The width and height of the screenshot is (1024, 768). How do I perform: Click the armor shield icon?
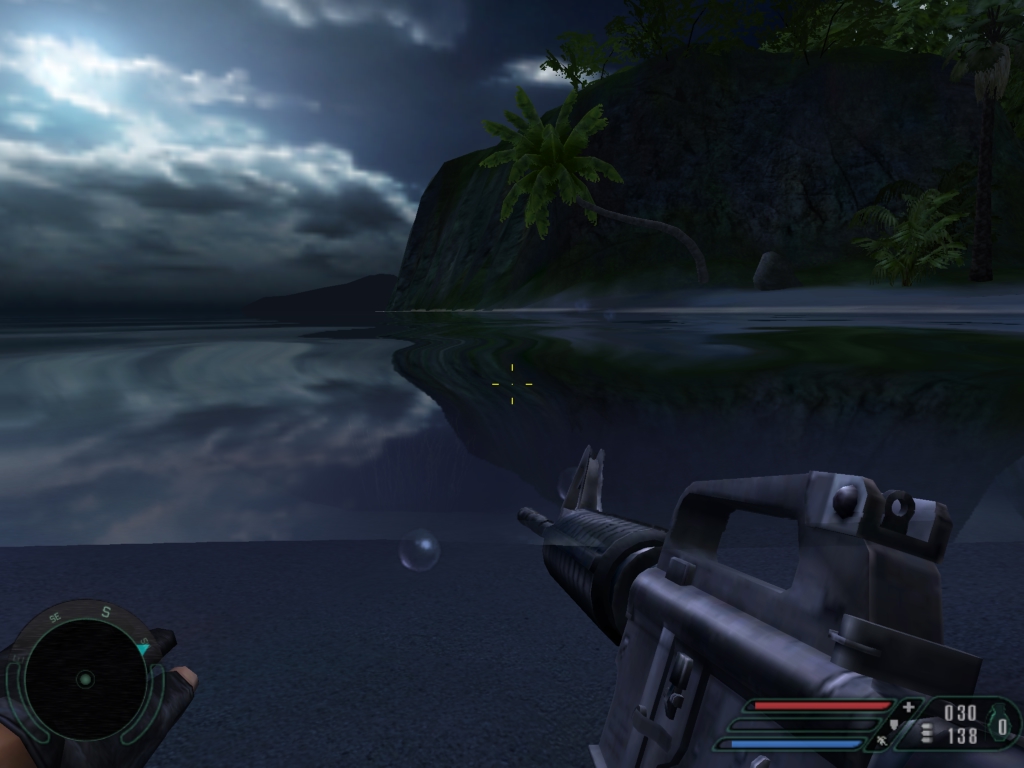coord(893,724)
